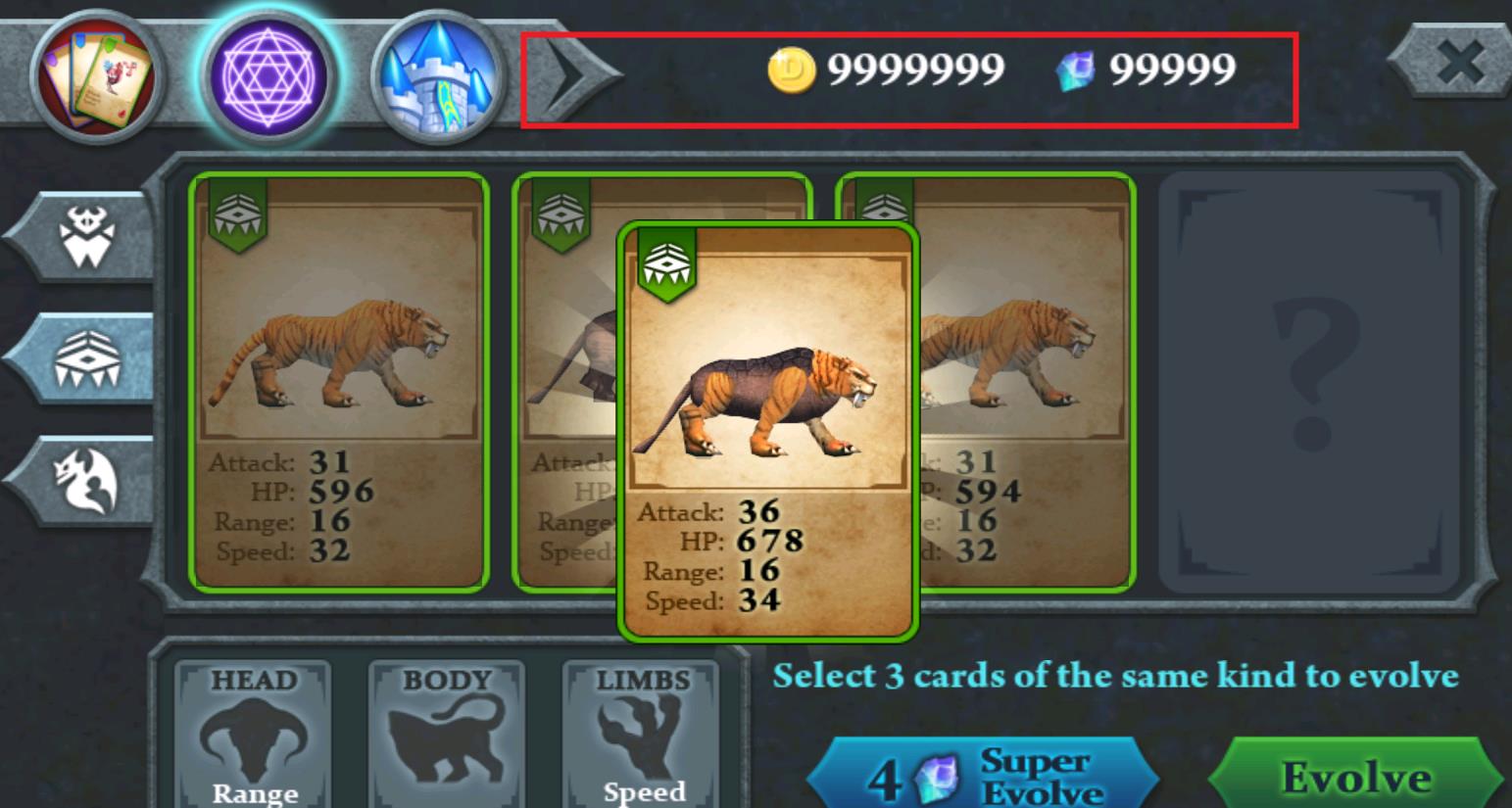Screen dimensions: 1512x808
Task: Select the horned demon category filter
Action: pos(86,237)
